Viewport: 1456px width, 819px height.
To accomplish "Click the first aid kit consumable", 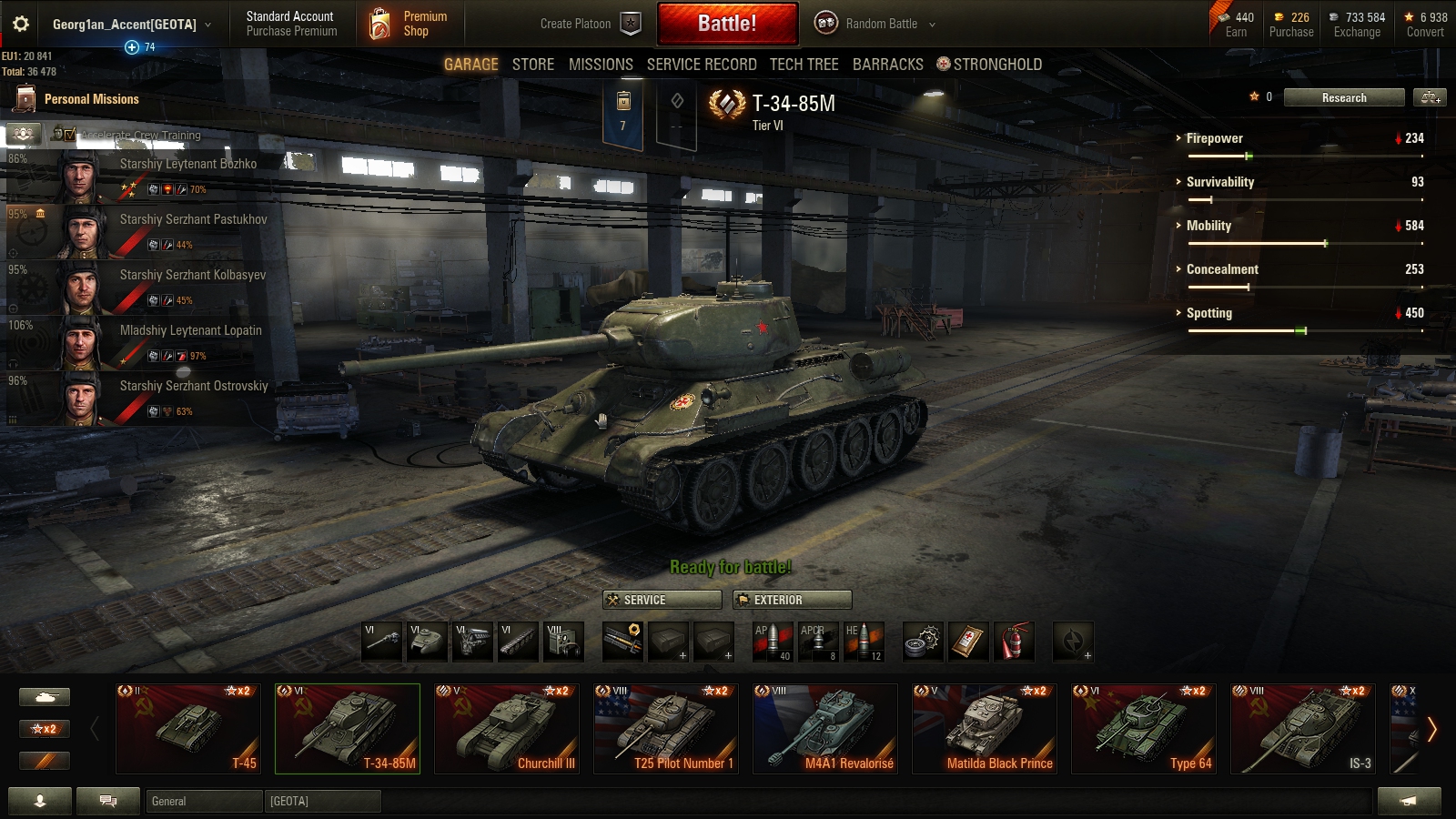I will [970, 642].
